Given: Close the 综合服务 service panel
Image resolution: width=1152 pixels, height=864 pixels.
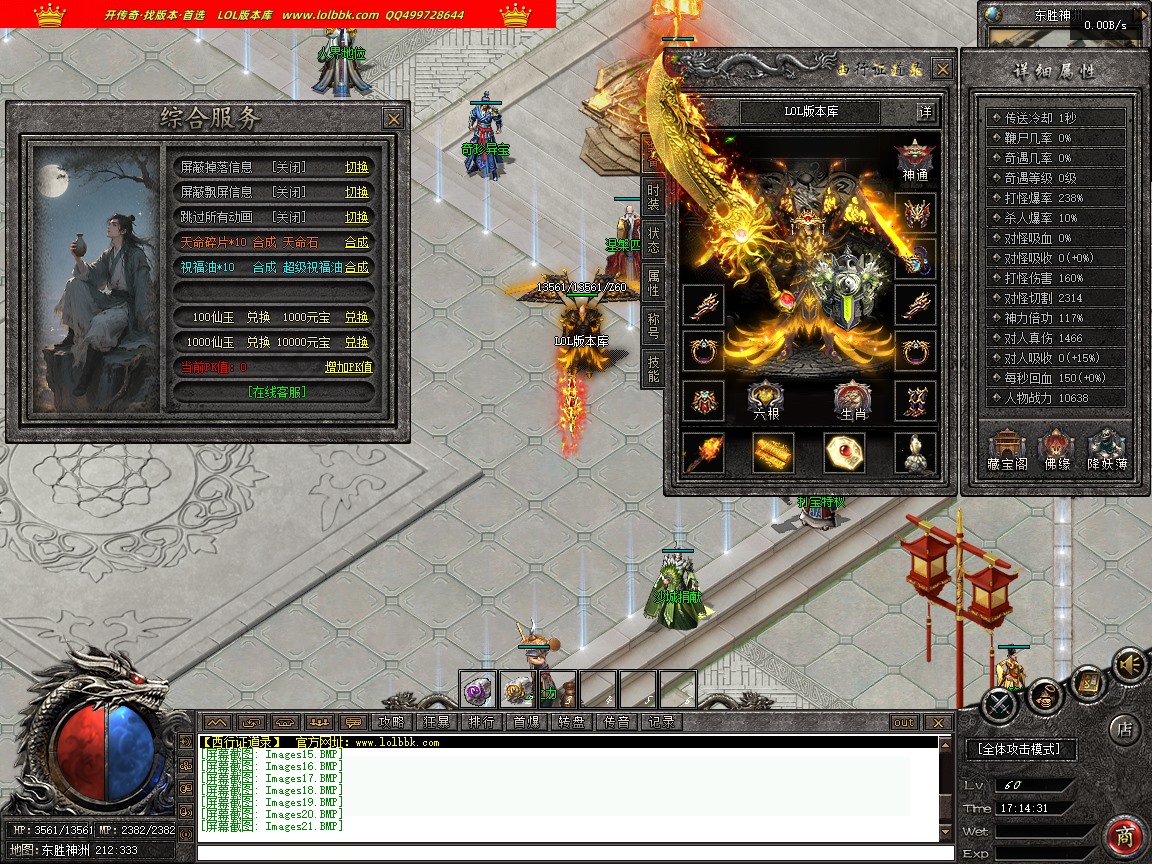Looking at the screenshot, I should [394, 119].
